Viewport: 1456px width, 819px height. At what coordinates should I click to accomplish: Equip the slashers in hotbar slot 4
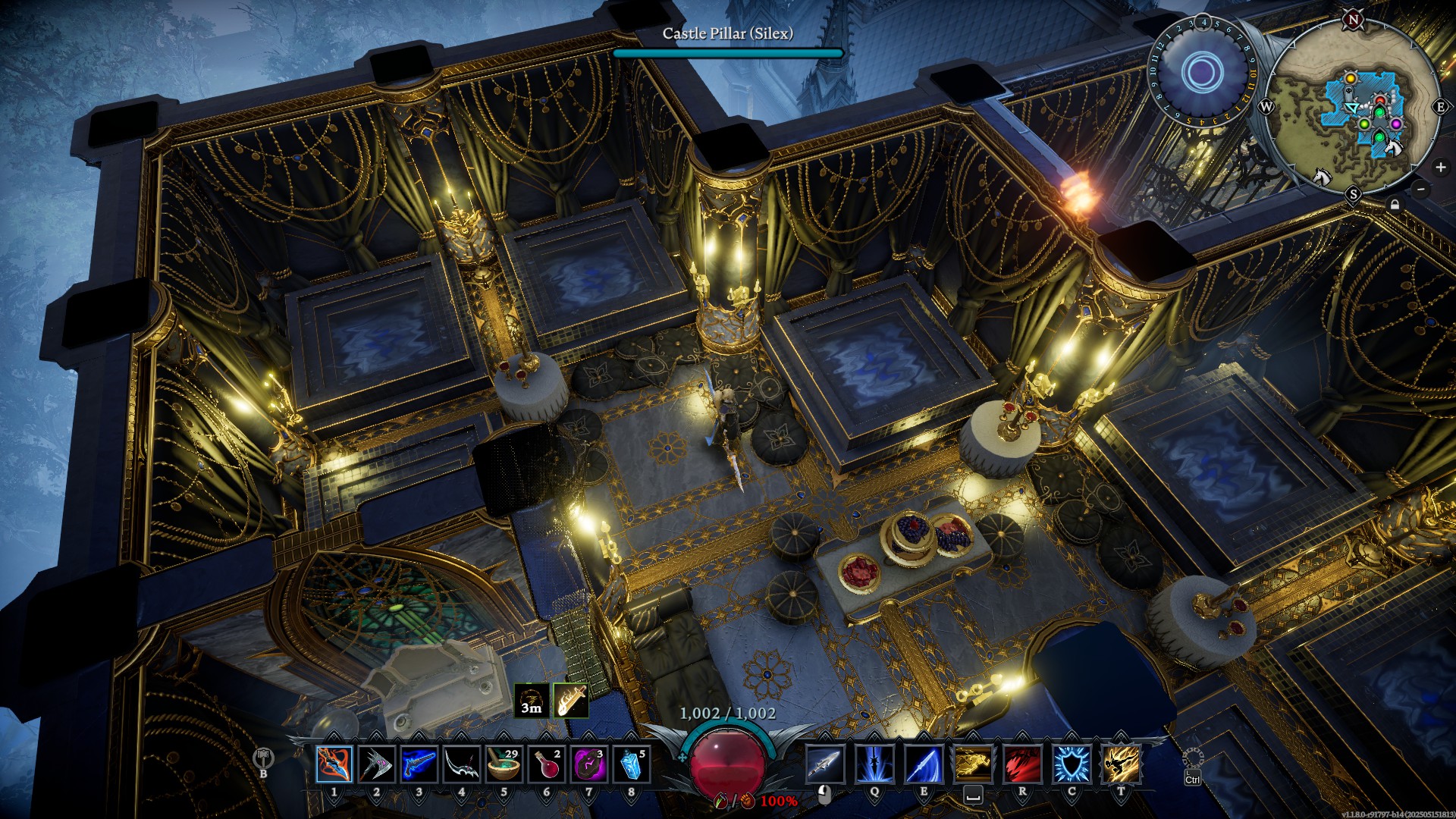point(460,765)
